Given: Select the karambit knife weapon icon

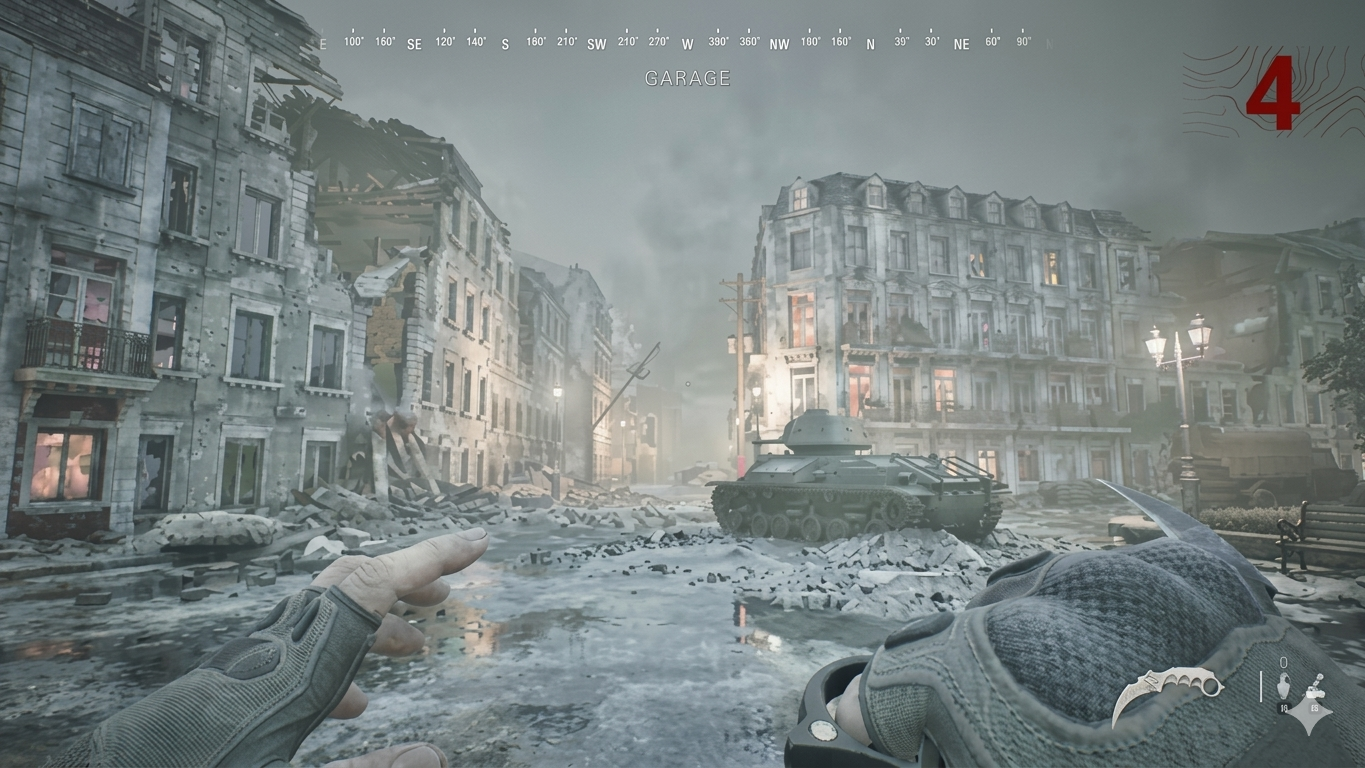Looking at the screenshot, I should click(x=1166, y=692).
